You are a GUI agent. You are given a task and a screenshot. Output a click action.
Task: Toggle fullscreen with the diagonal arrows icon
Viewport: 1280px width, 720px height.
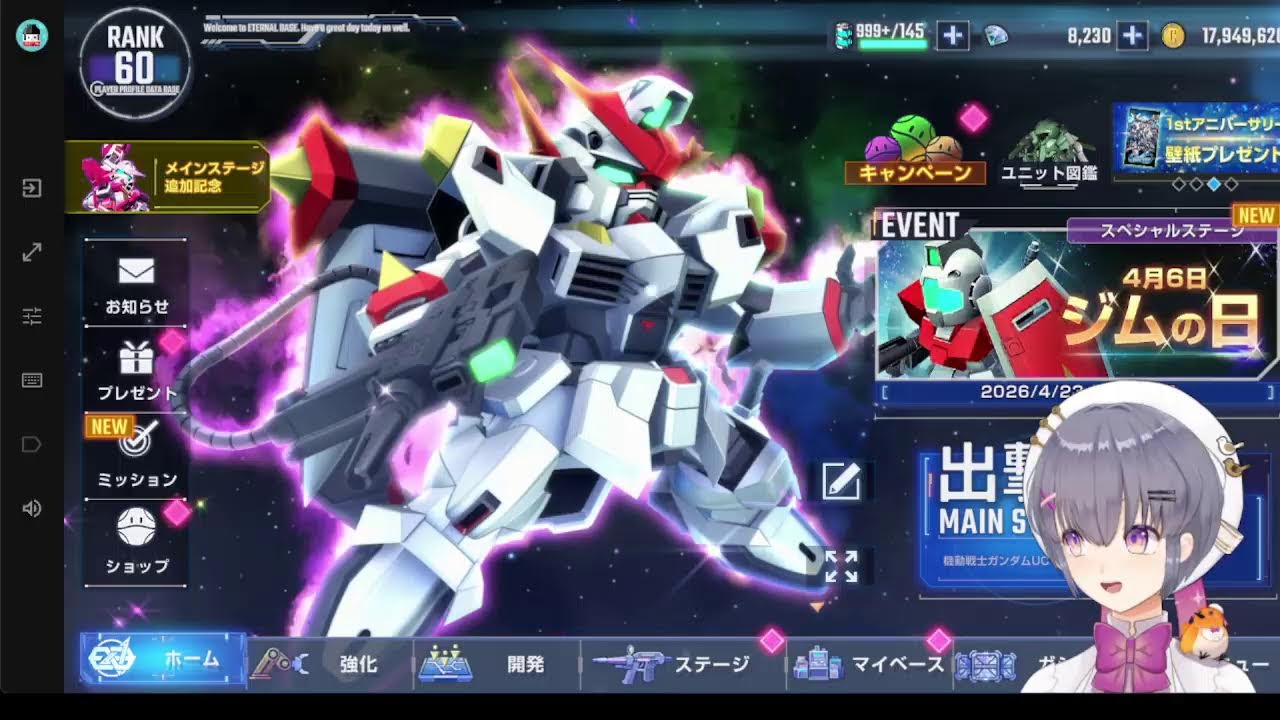(x=32, y=252)
